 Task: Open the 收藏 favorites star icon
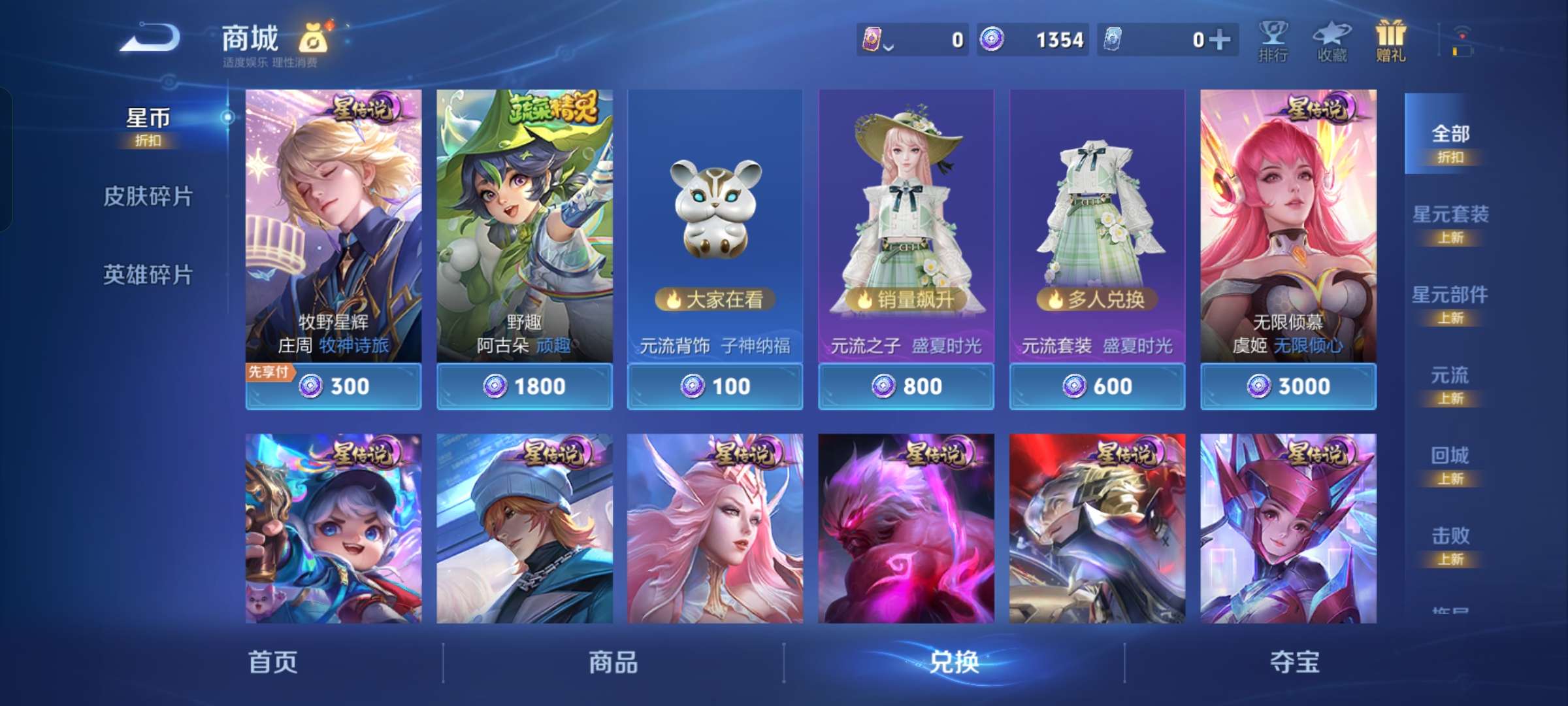pos(1332,39)
